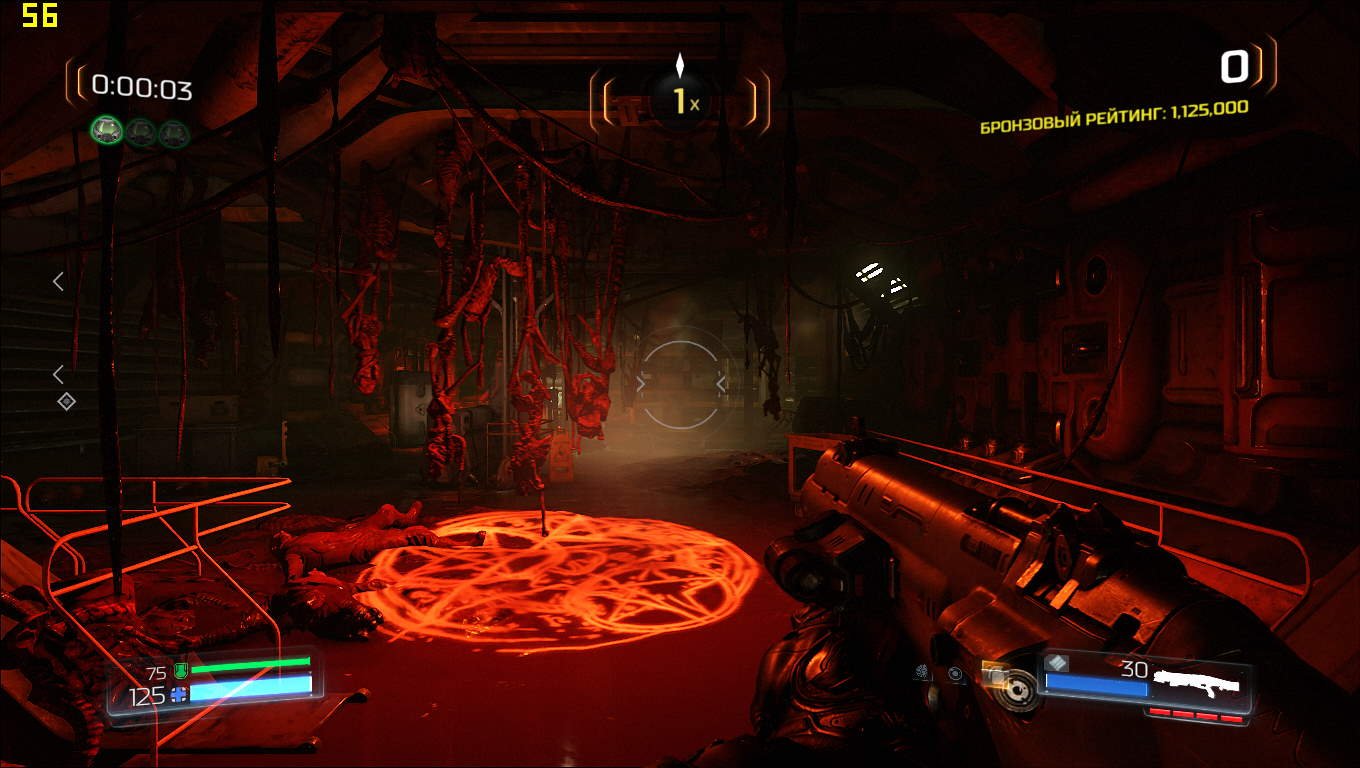Click the shell ammo type icon
The height and width of the screenshot is (768, 1360).
click(1057, 663)
